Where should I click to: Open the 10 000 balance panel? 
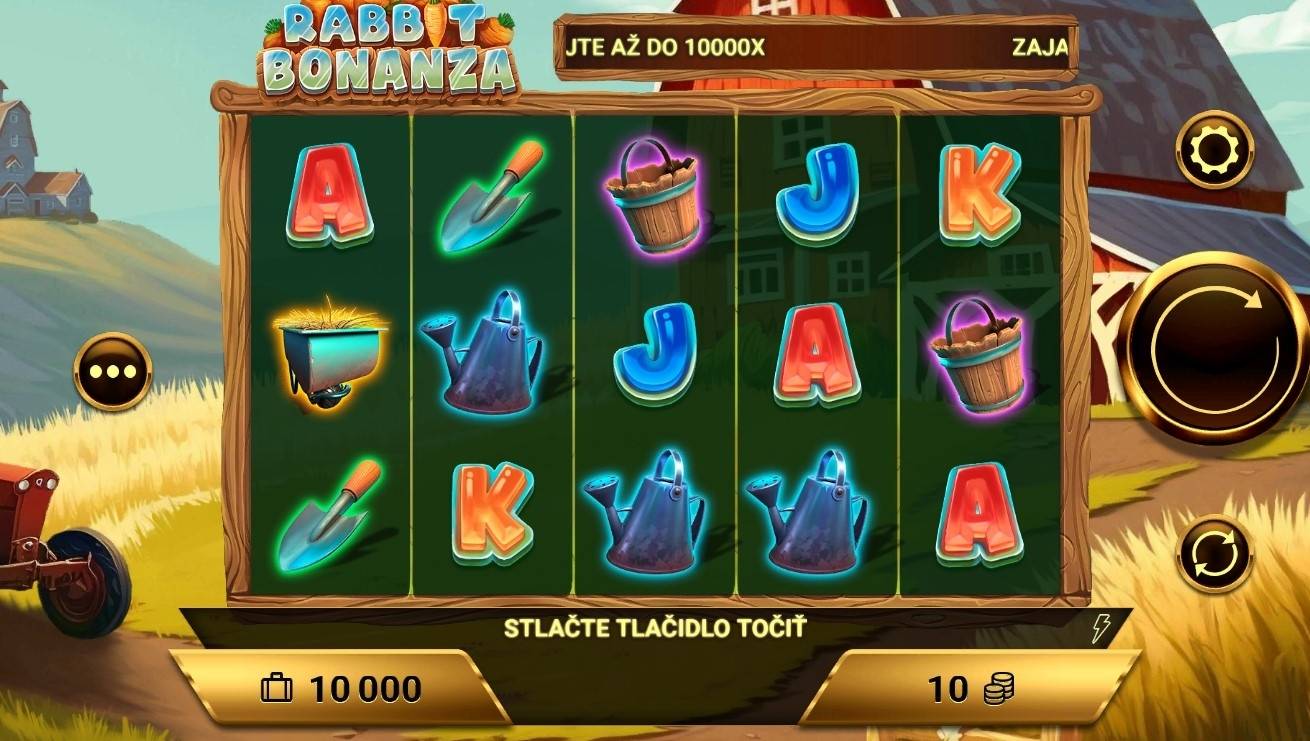click(x=342, y=688)
